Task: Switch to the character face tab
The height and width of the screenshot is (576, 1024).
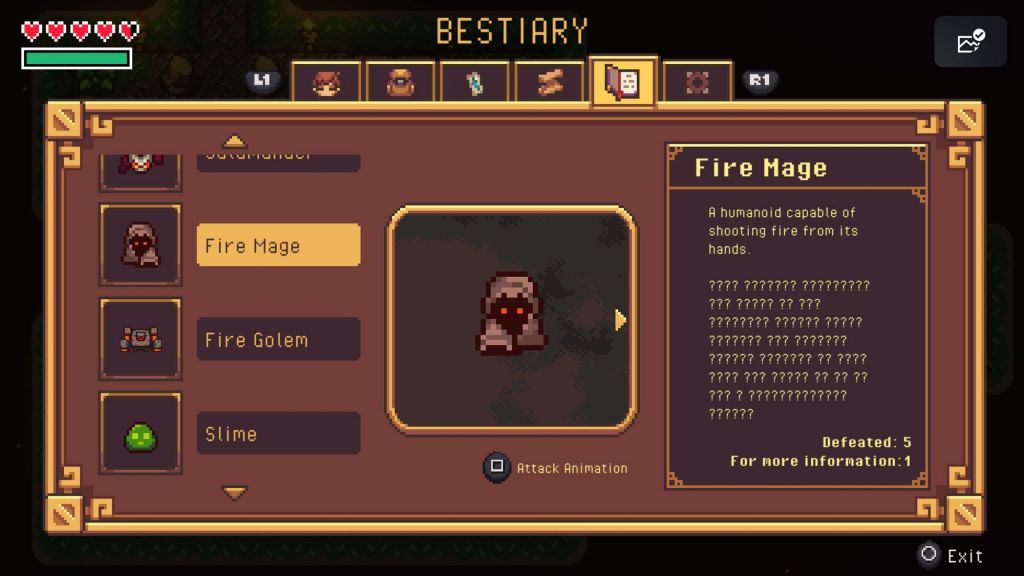Action: (326, 82)
